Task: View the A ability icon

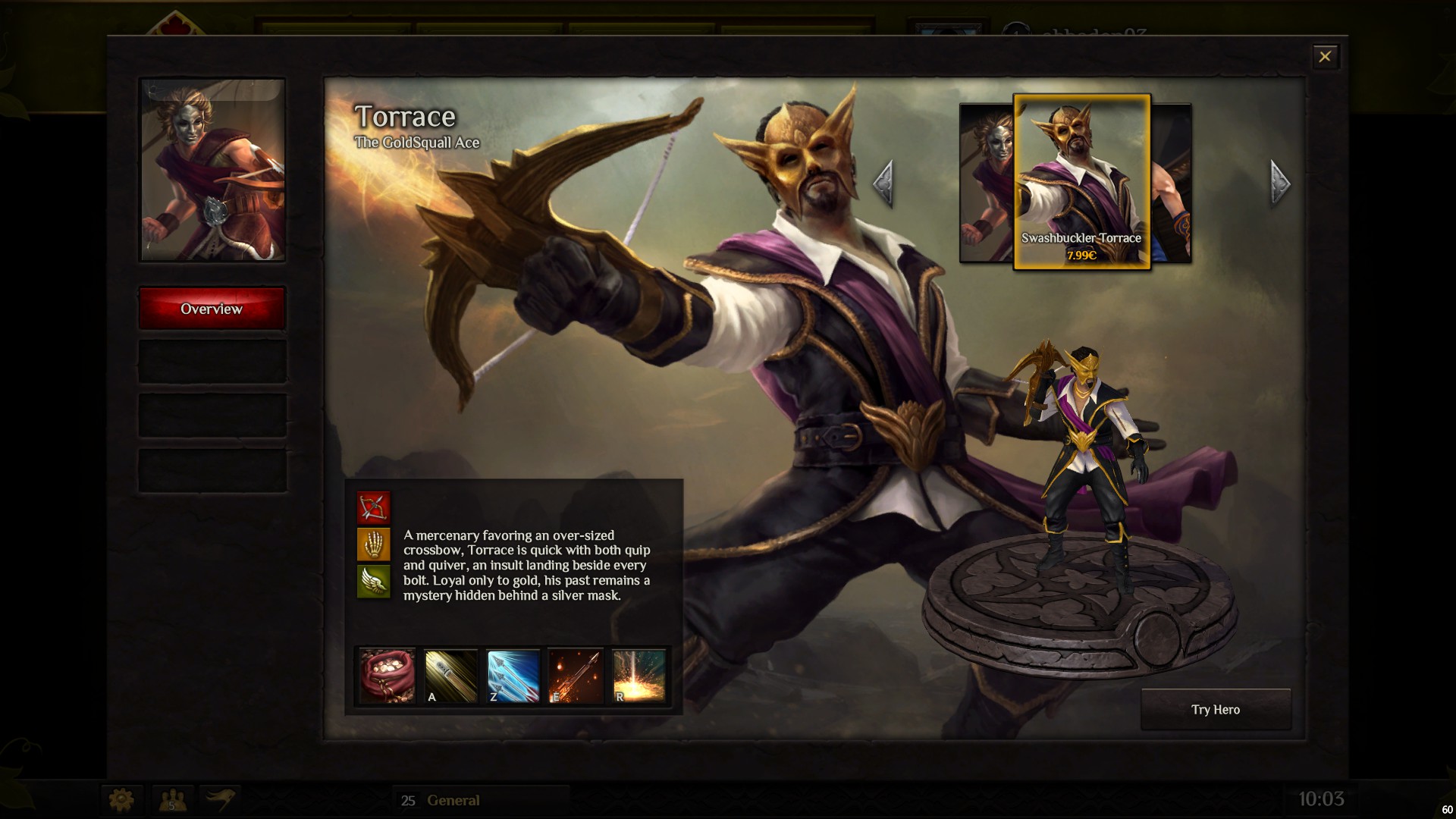Action: [x=450, y=675]
